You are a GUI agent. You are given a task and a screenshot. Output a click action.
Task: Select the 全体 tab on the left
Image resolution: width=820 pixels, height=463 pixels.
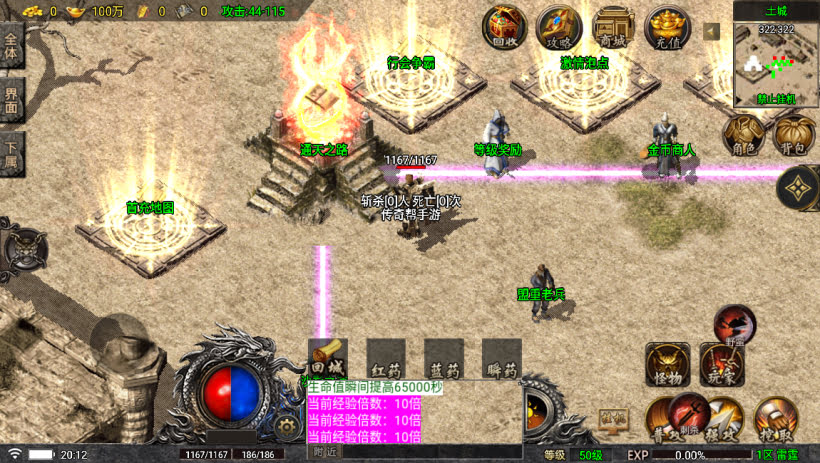tap(12, 48)
